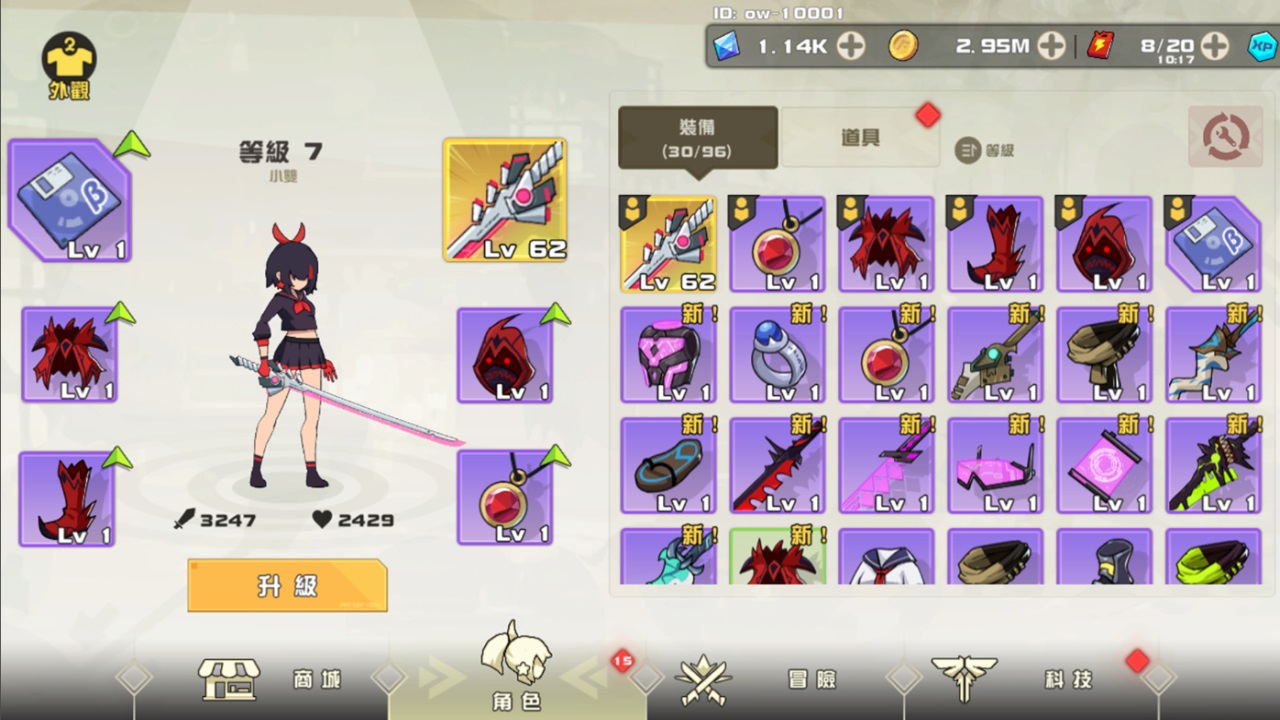1280x720 pixels.
Task: Select the equipped red boots slot
Action: pyautogui.click(x=67, y=499)
